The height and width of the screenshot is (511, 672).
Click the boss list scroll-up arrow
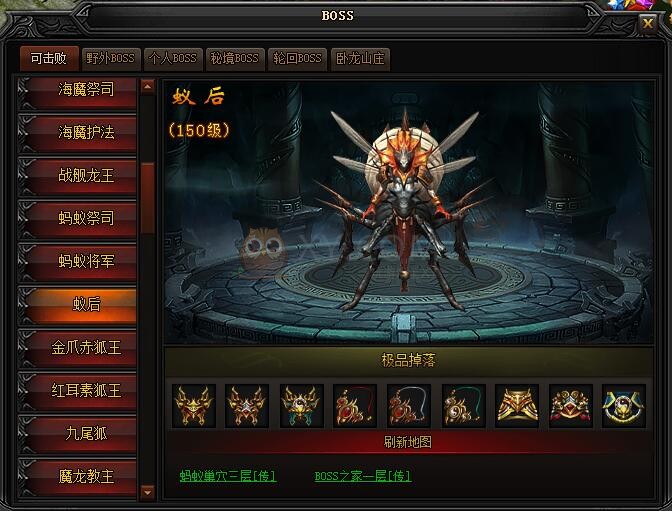point(148,87)
